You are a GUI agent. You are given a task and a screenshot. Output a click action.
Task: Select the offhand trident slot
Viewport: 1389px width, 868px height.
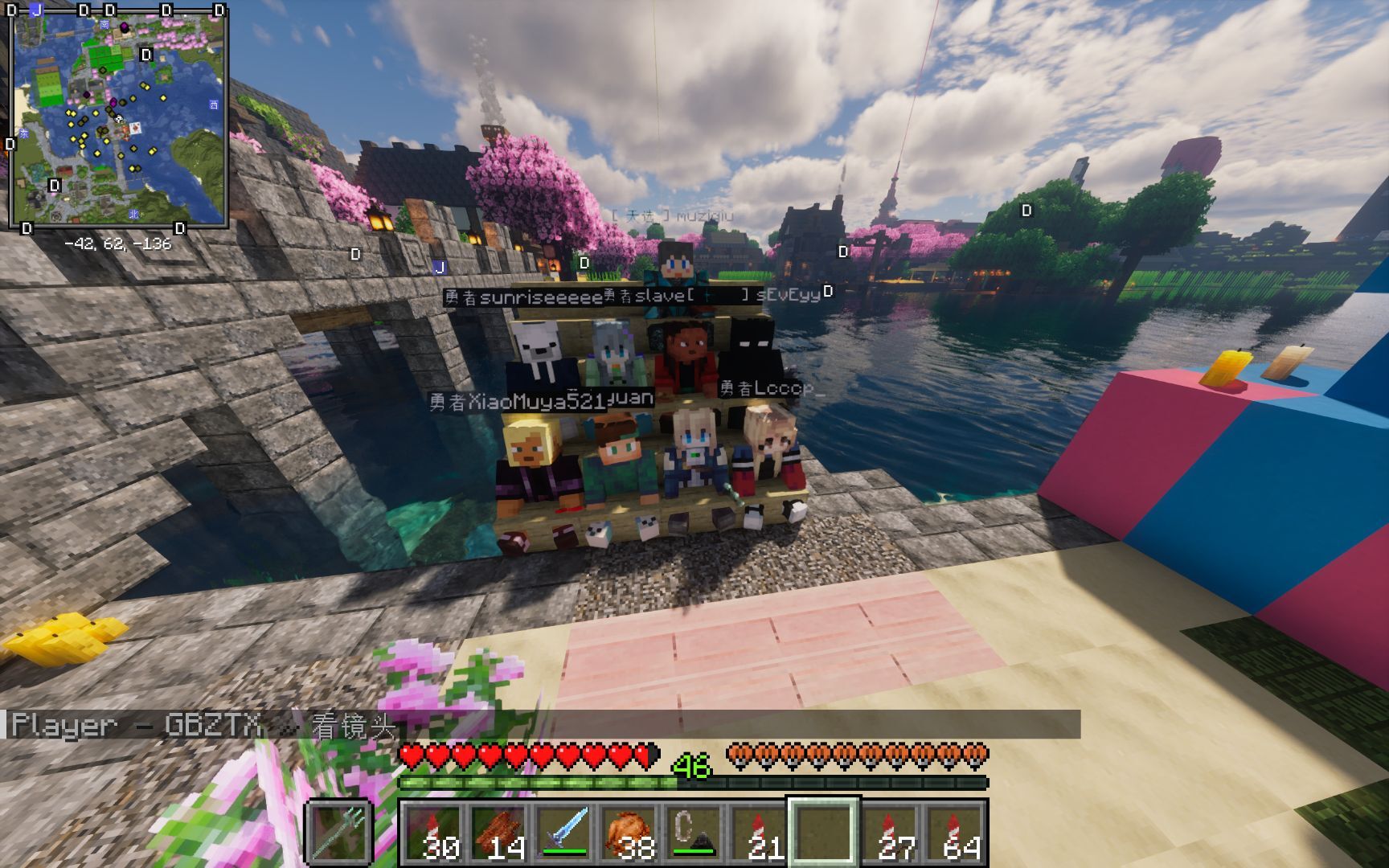point(338,833)
